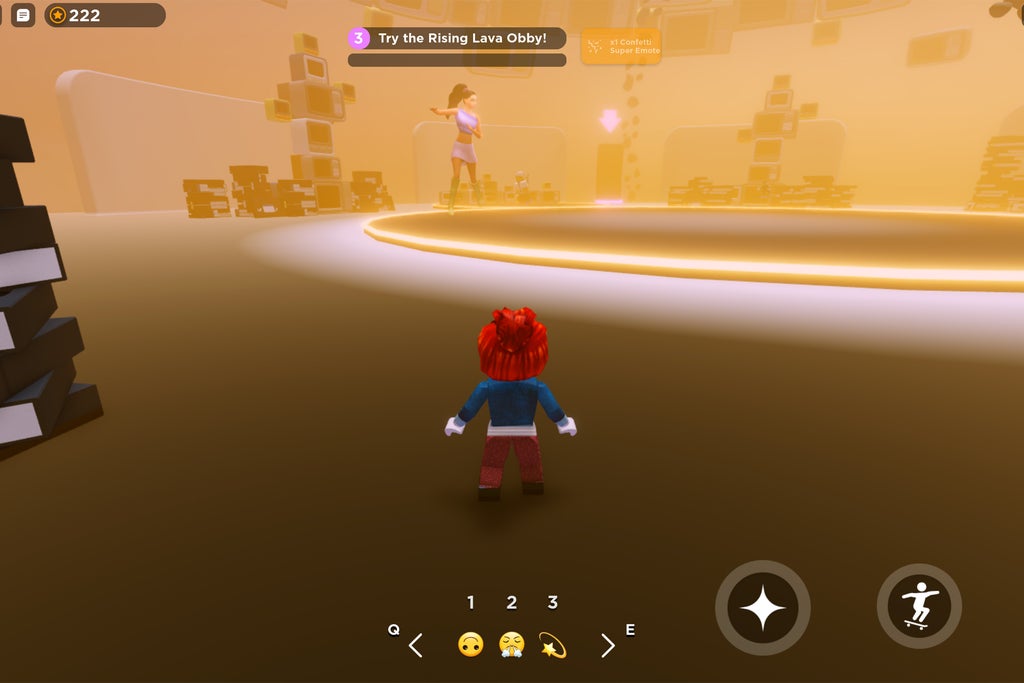1024x683 pixels.
Task: Show next emotes with the right arrow
Action: [607, 646]
